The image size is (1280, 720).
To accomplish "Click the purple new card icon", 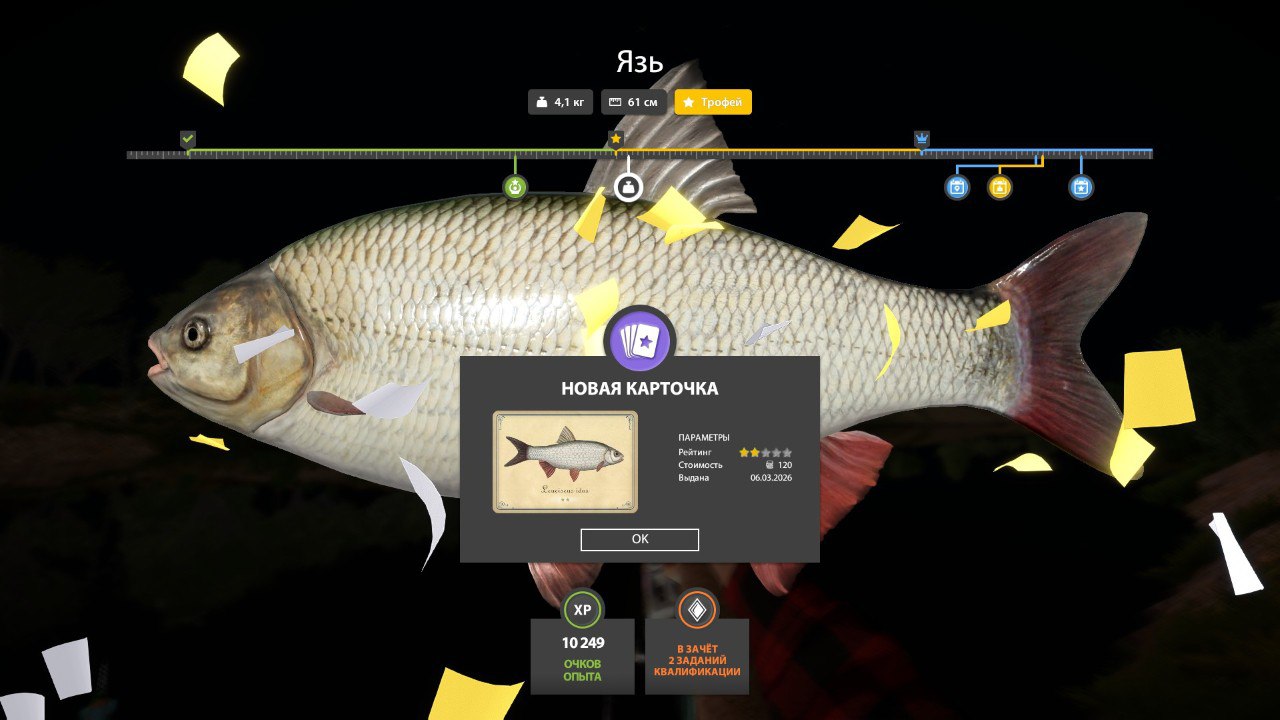I will click(640, 342).
